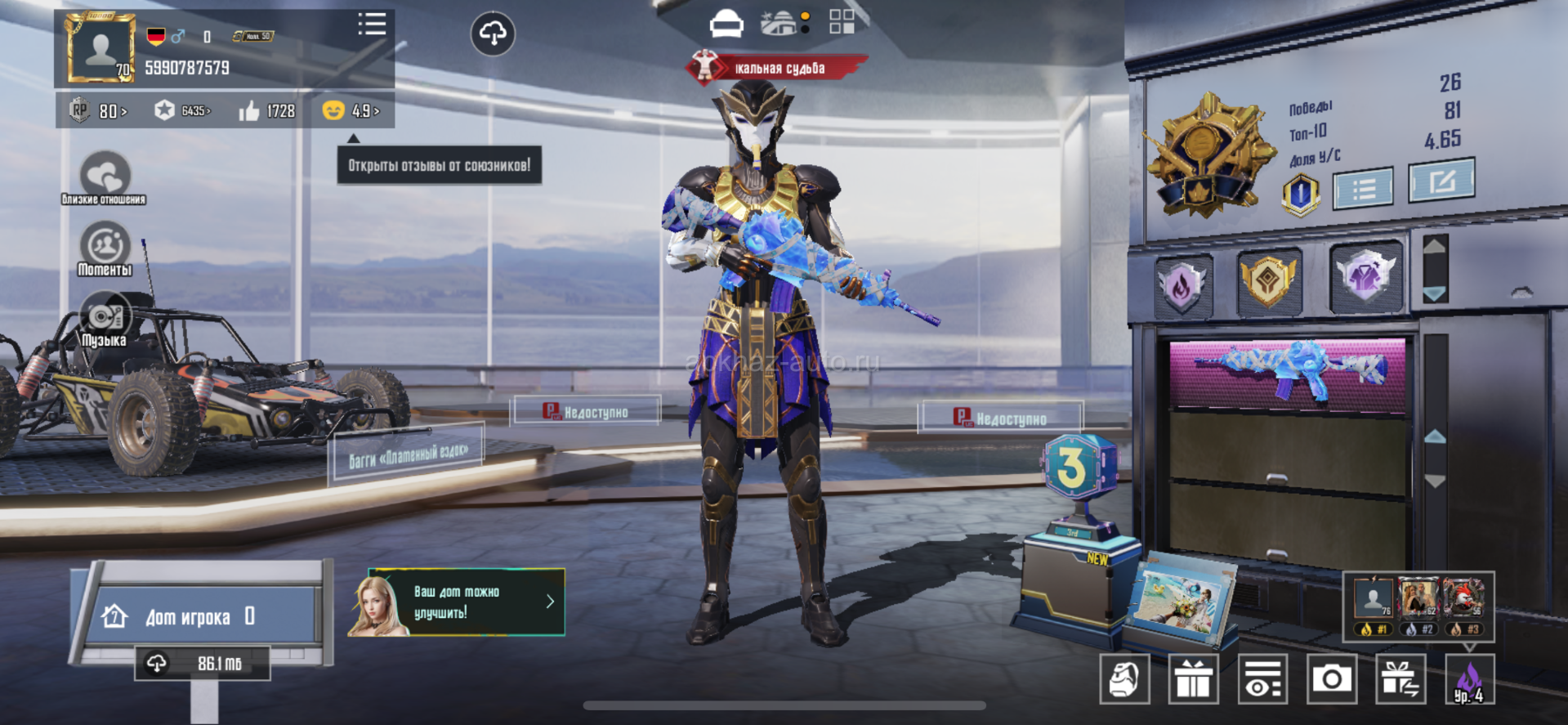Open the 4.9 teammate rating
The height and width of the screenshot is (725, 1568).
[352, 110]
